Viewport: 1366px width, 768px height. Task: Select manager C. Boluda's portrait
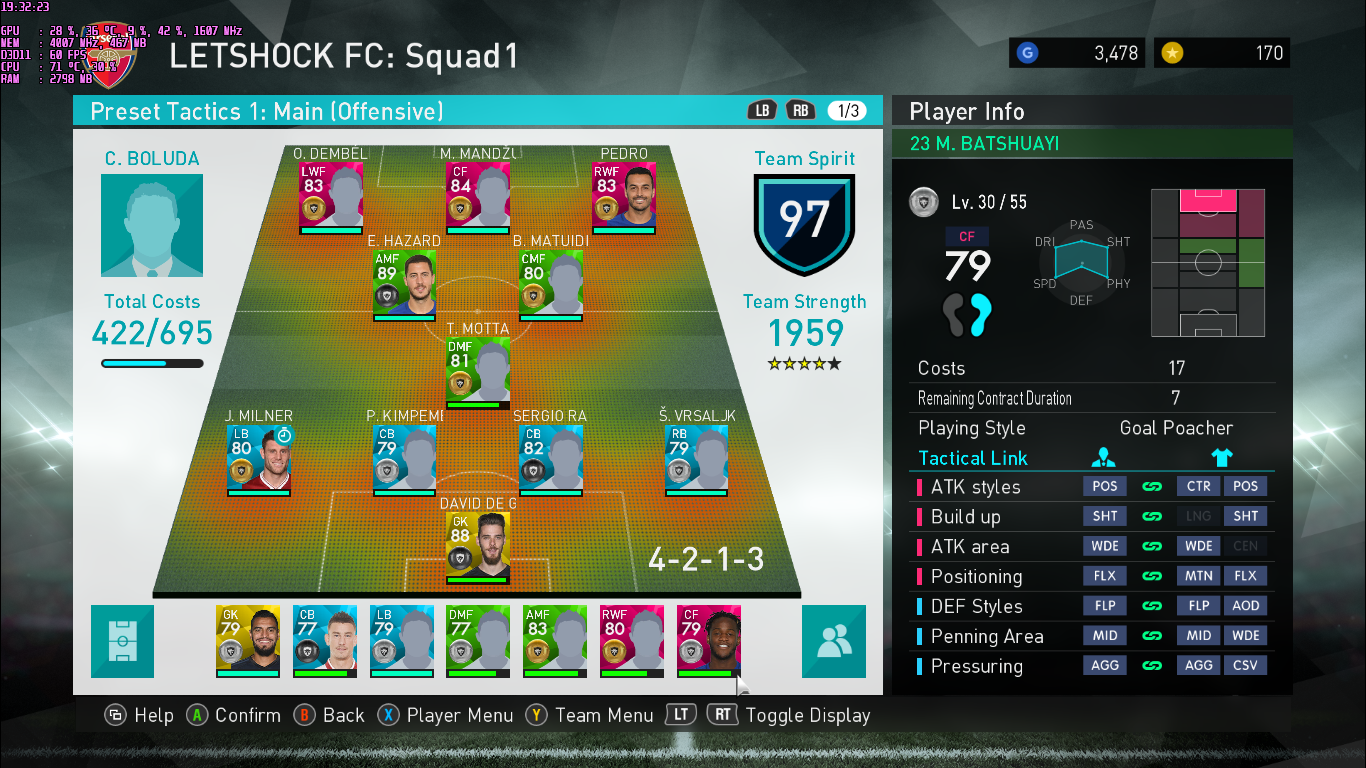pos(152,226)
